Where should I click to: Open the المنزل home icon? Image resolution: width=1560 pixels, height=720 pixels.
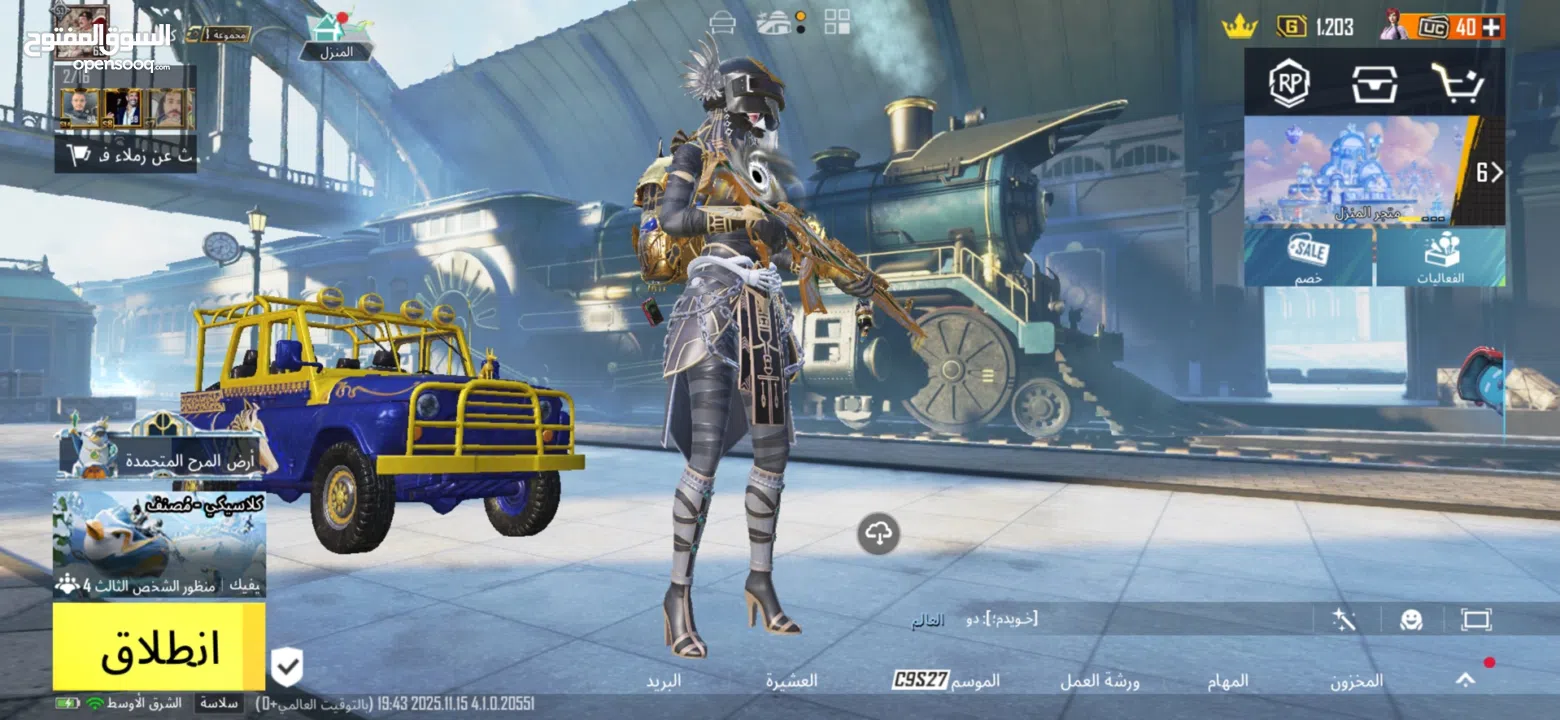click(332, 34)
